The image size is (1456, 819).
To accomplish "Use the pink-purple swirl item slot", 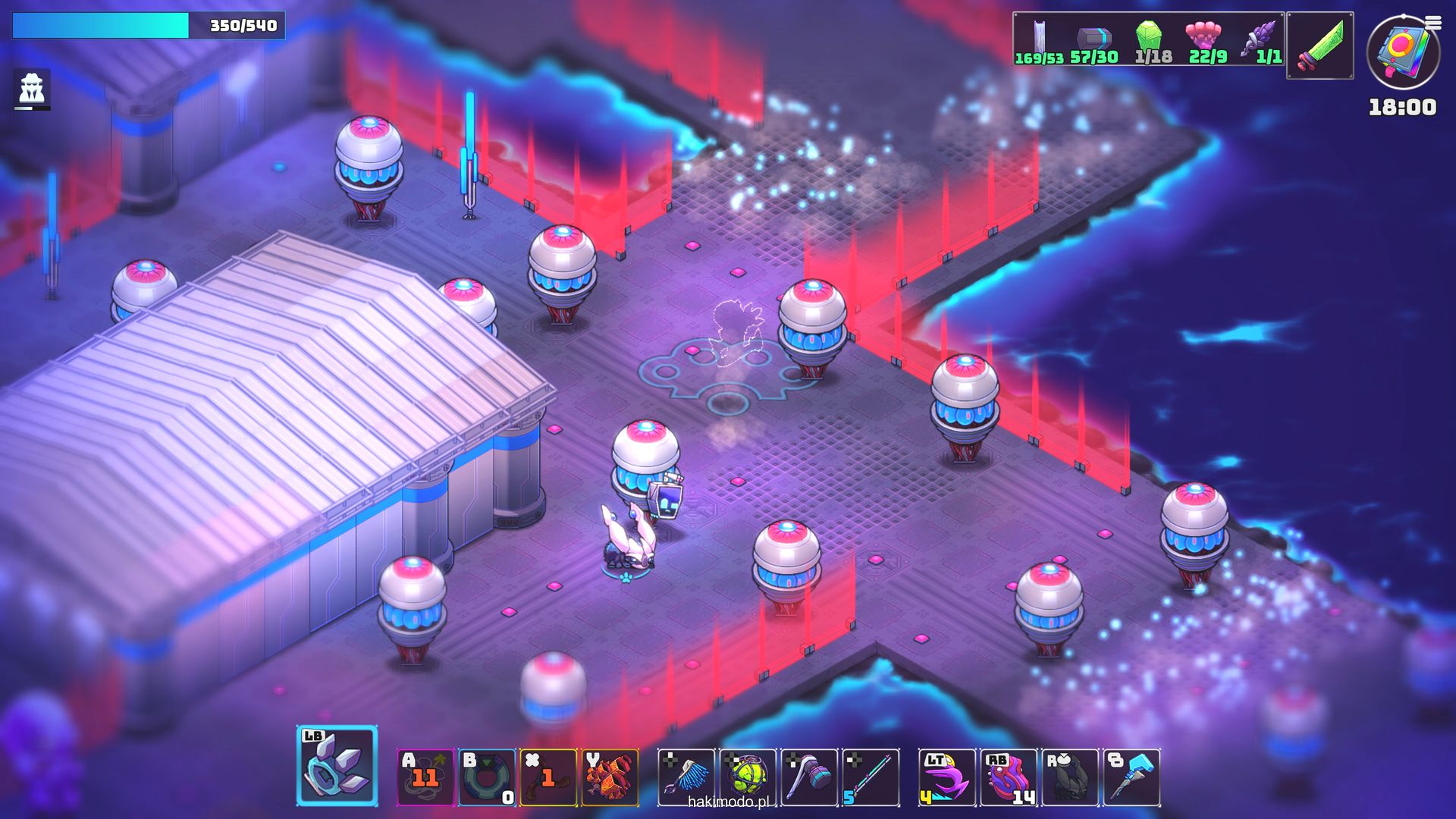I will [x=1009, y=777].
